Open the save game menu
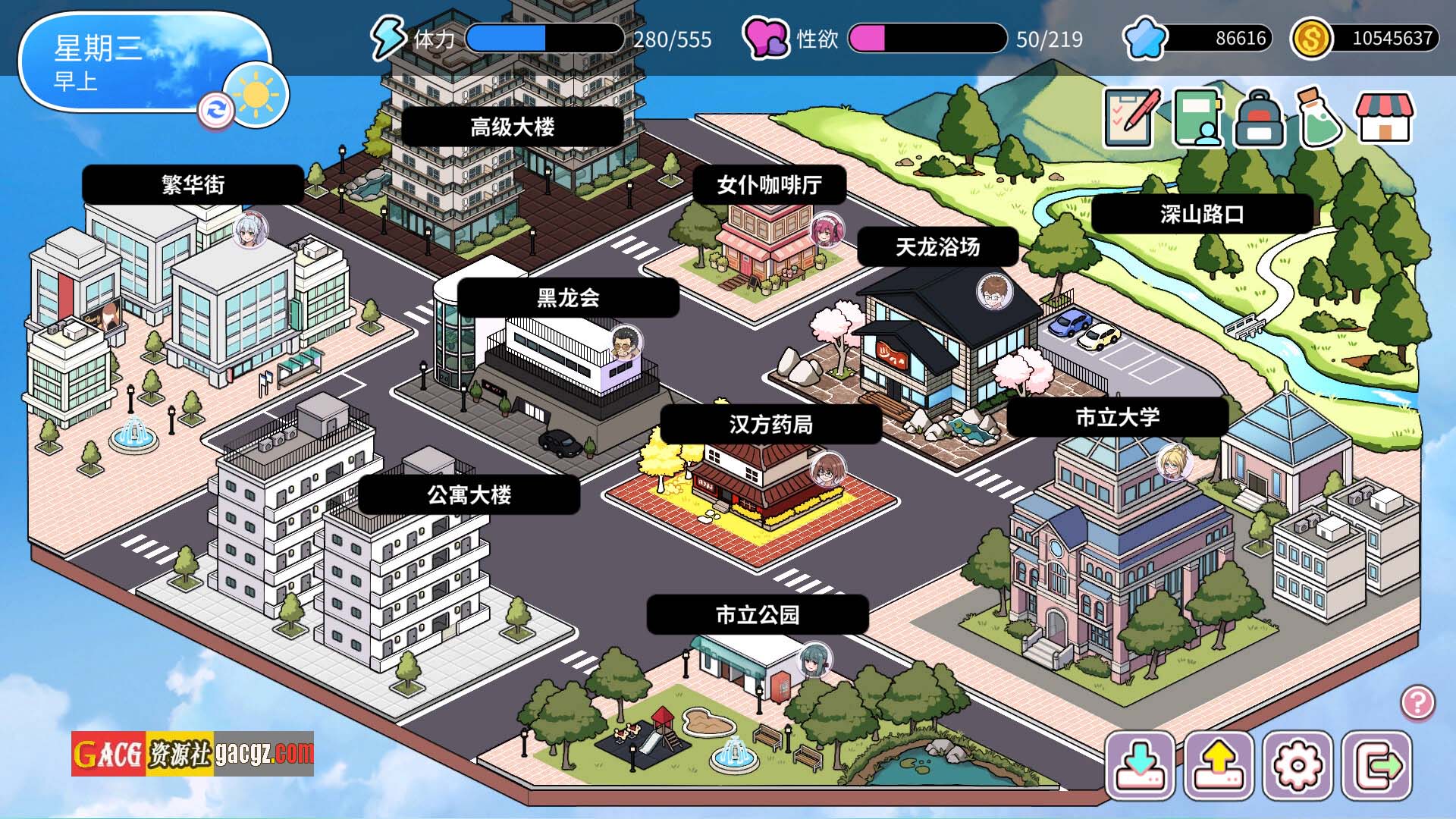 1140,765
